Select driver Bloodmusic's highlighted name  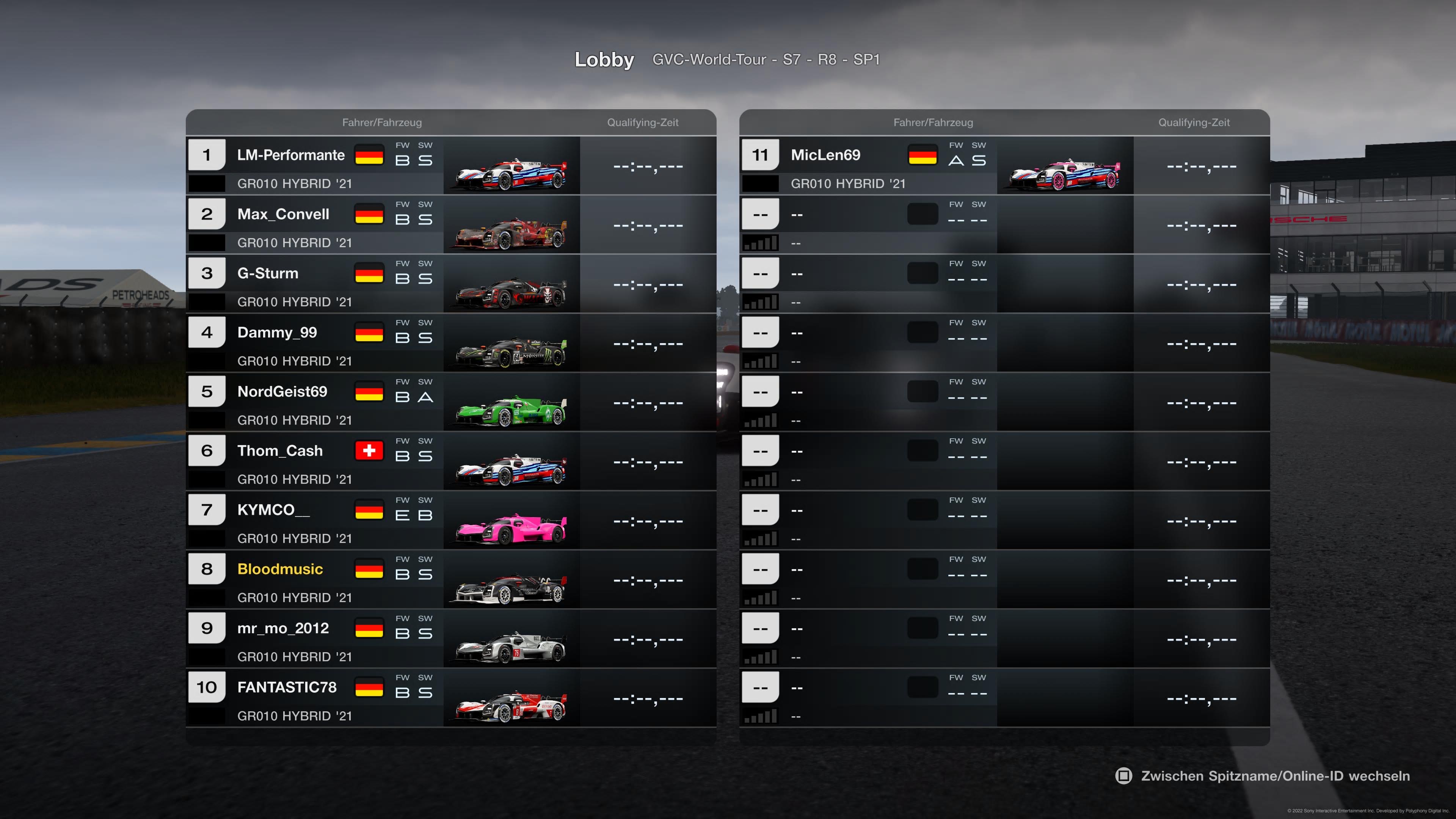click(280, 569)
